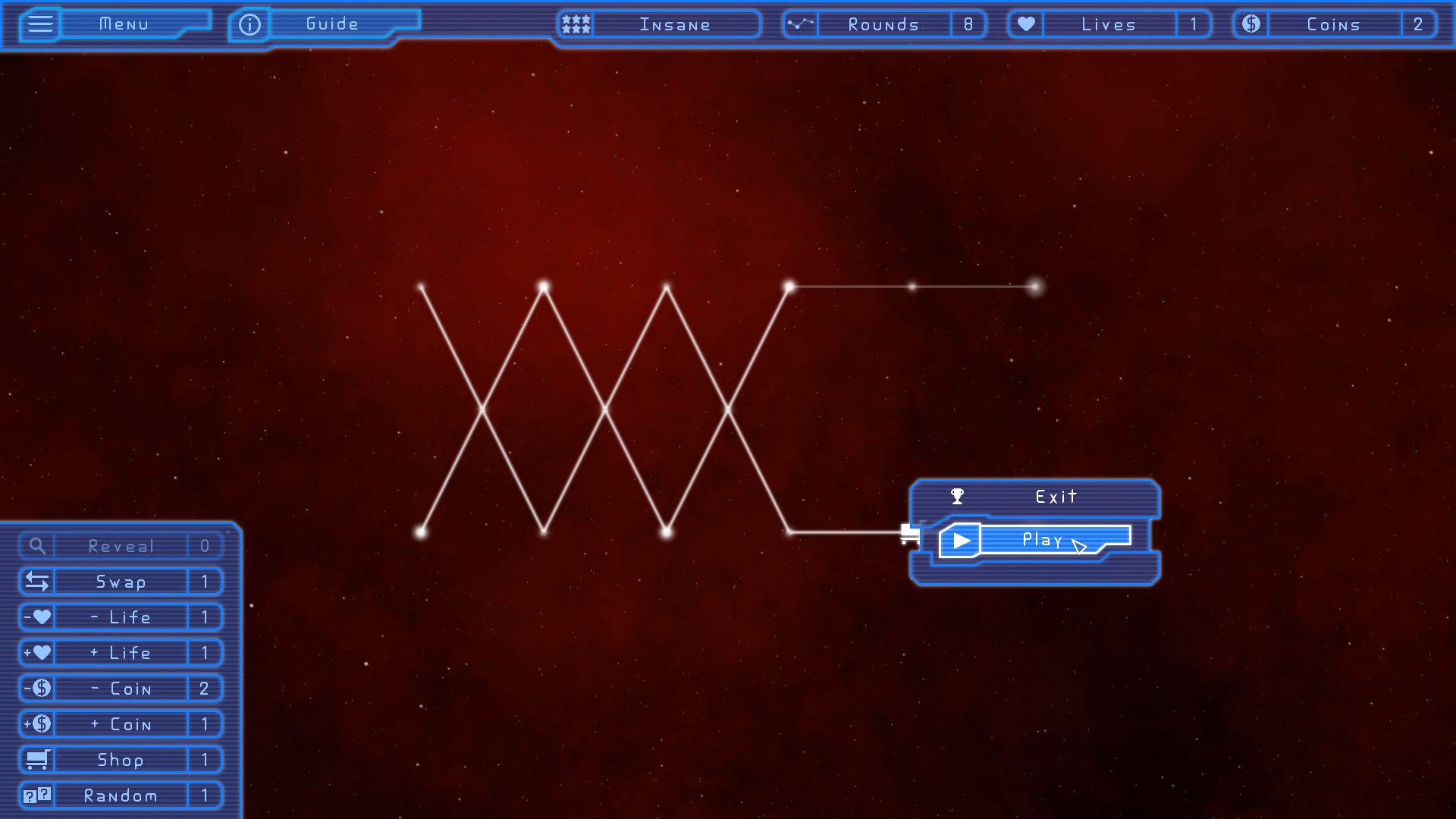This screenshot has width=1456, height=819.
Task: Select the minus heart Life icon
Action: click(x=37, y=617)
